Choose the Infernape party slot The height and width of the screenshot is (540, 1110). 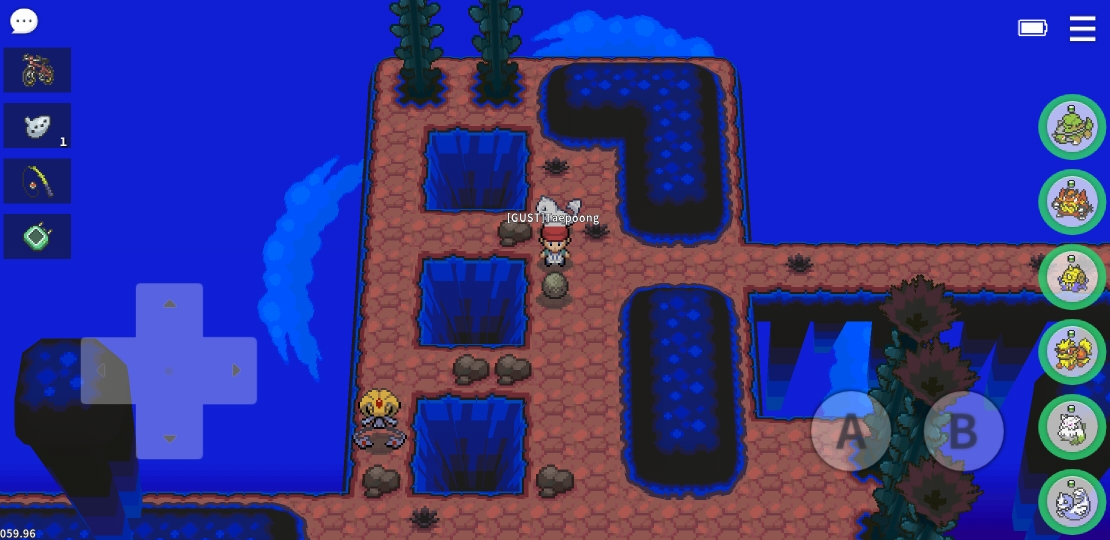(x=1072, y=202)
